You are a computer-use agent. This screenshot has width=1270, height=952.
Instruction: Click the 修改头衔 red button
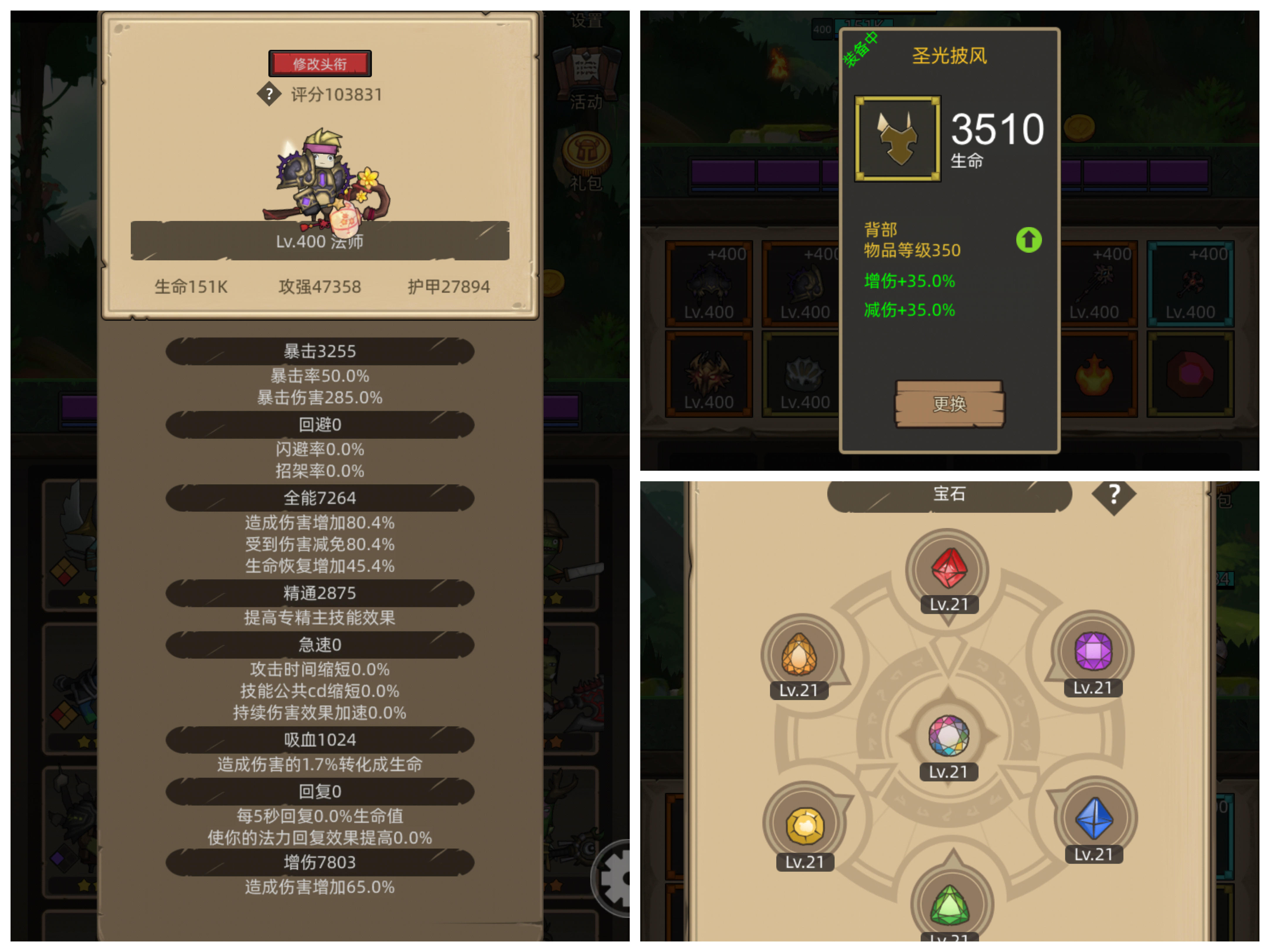click(x=320, y=63)
